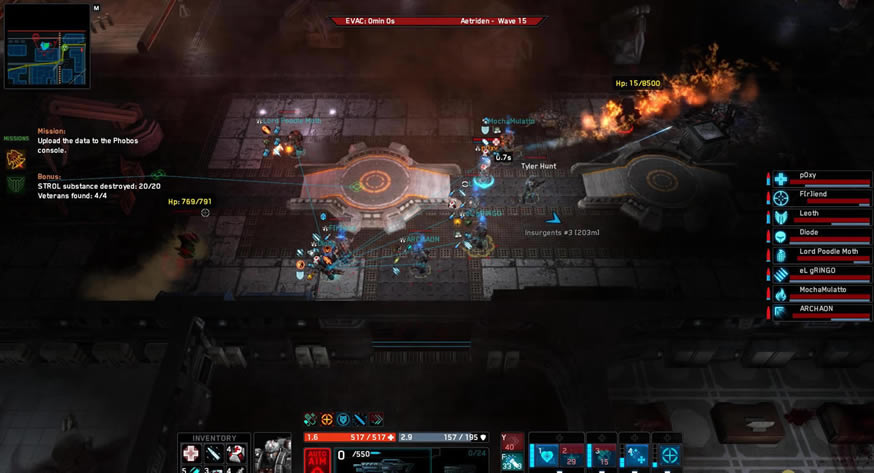Toggle the red AUTO AIM button
Viewport: 874px width, 473px height.
(317, 459)
